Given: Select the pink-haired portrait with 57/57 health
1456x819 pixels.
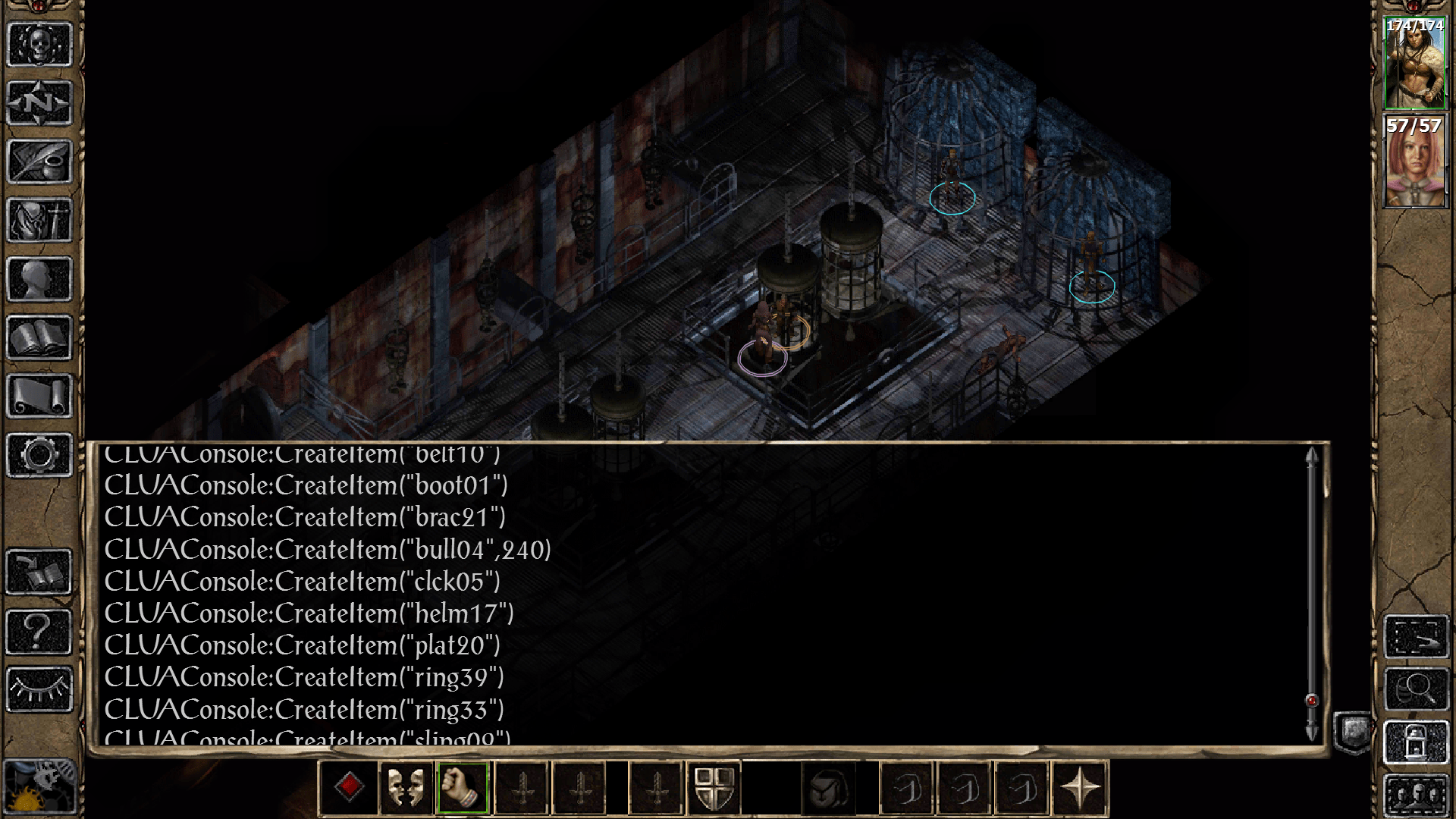Looking at the screenshot, I should pos(1414,162).
